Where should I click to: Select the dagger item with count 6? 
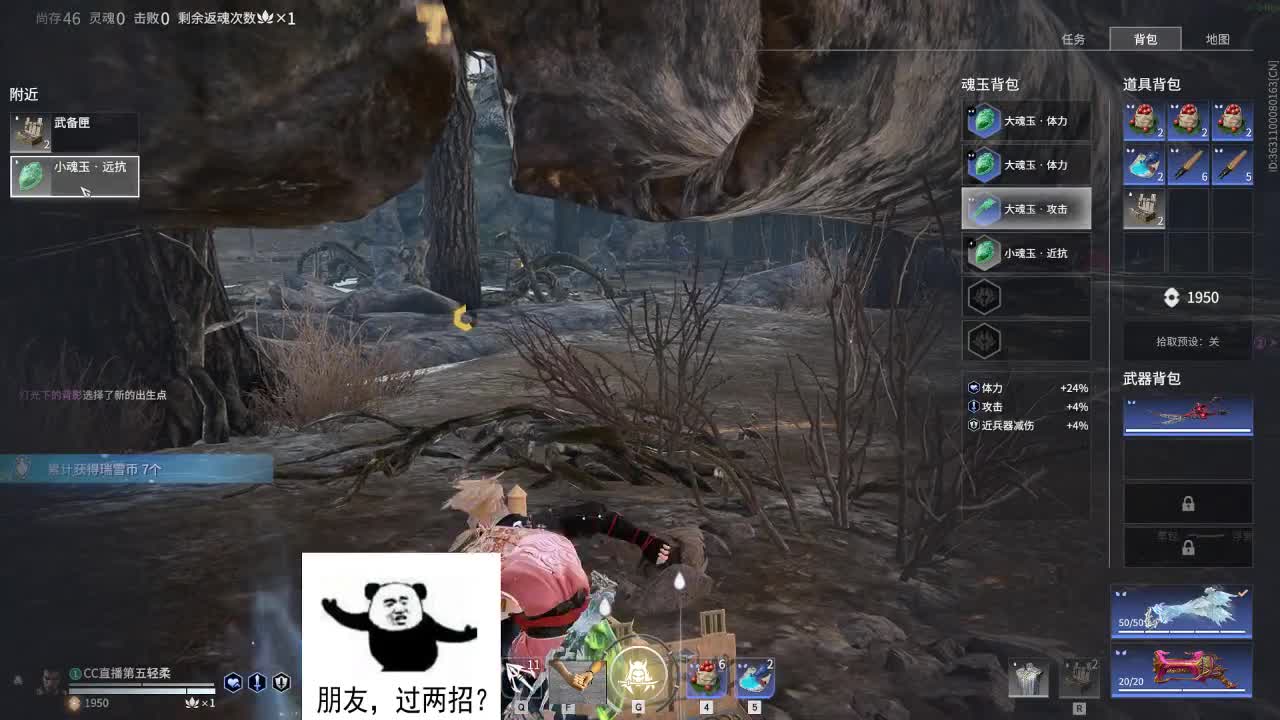point(1186,165)
